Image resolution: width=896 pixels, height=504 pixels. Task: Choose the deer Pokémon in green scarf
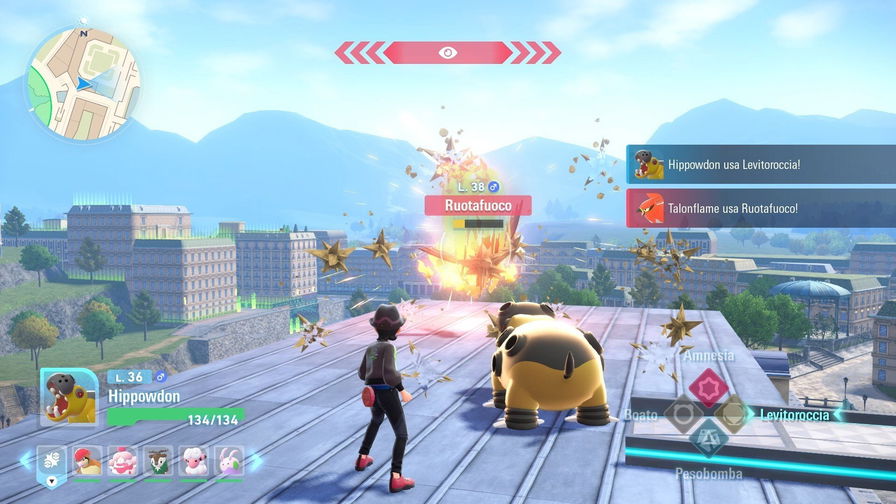(158, 460)
